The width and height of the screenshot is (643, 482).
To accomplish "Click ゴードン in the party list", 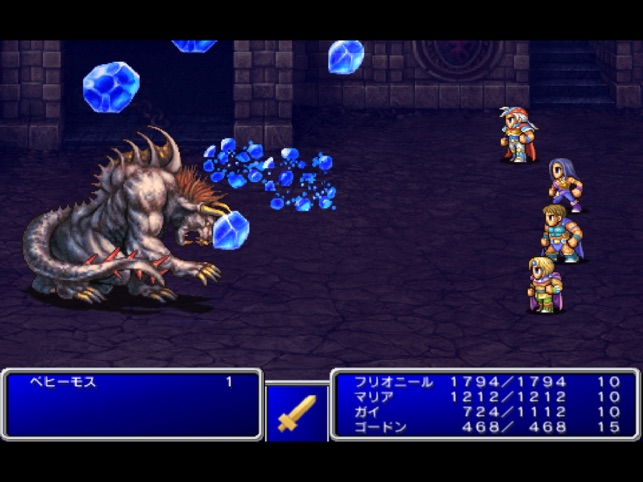I will (378, 426).
